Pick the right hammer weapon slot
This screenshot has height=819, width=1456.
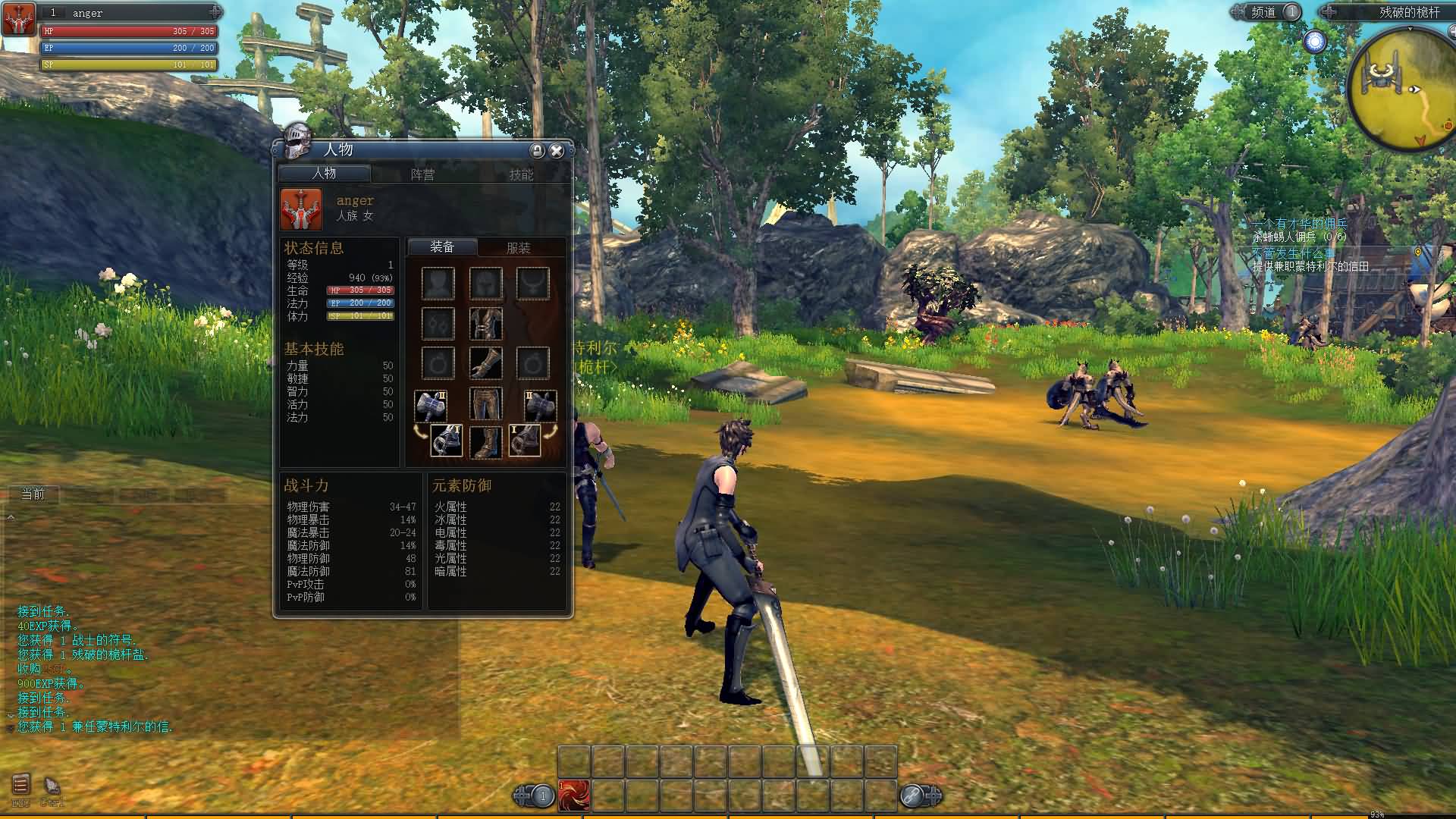(540, 406)
